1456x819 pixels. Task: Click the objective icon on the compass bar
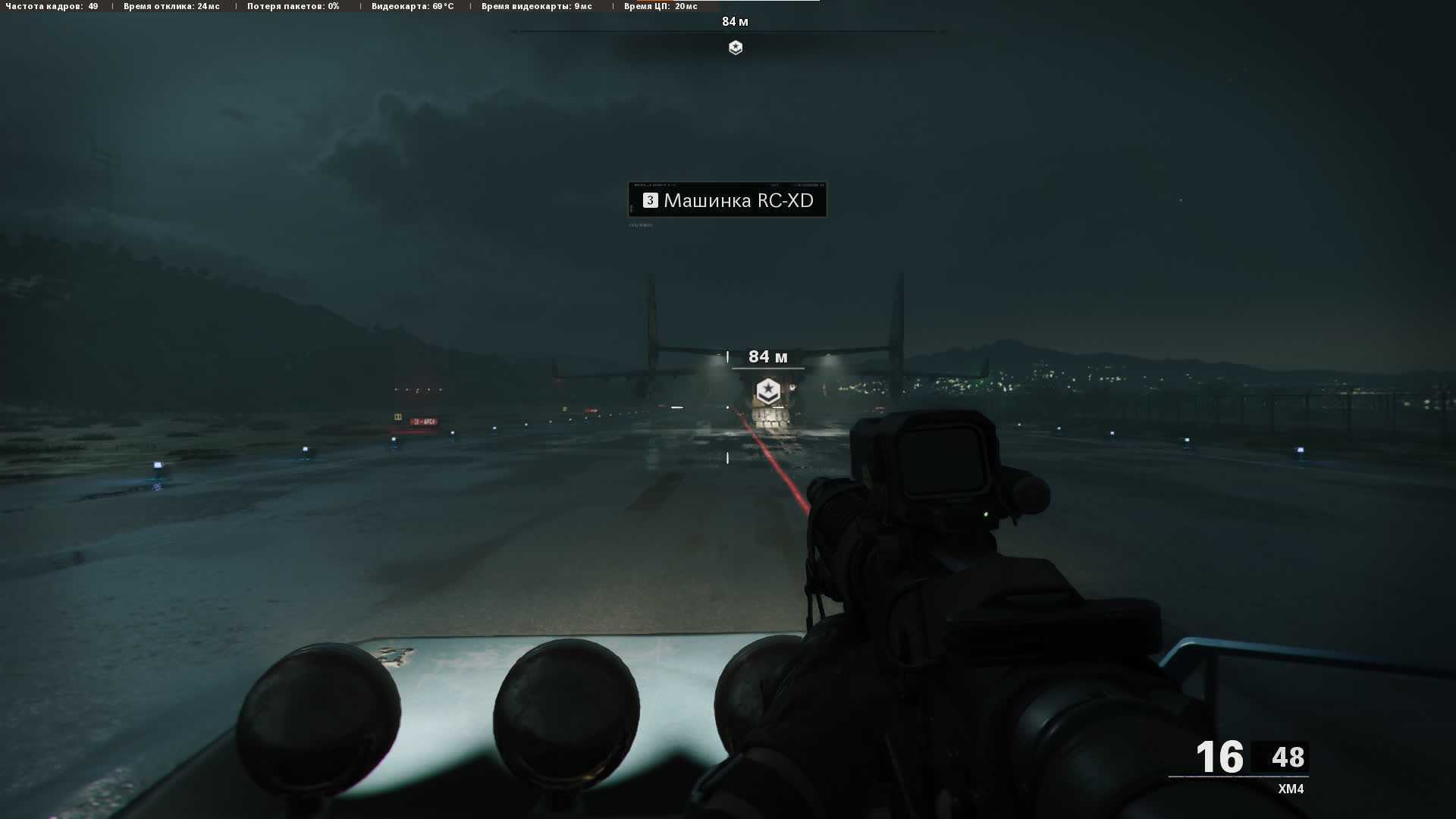[735, 48]
